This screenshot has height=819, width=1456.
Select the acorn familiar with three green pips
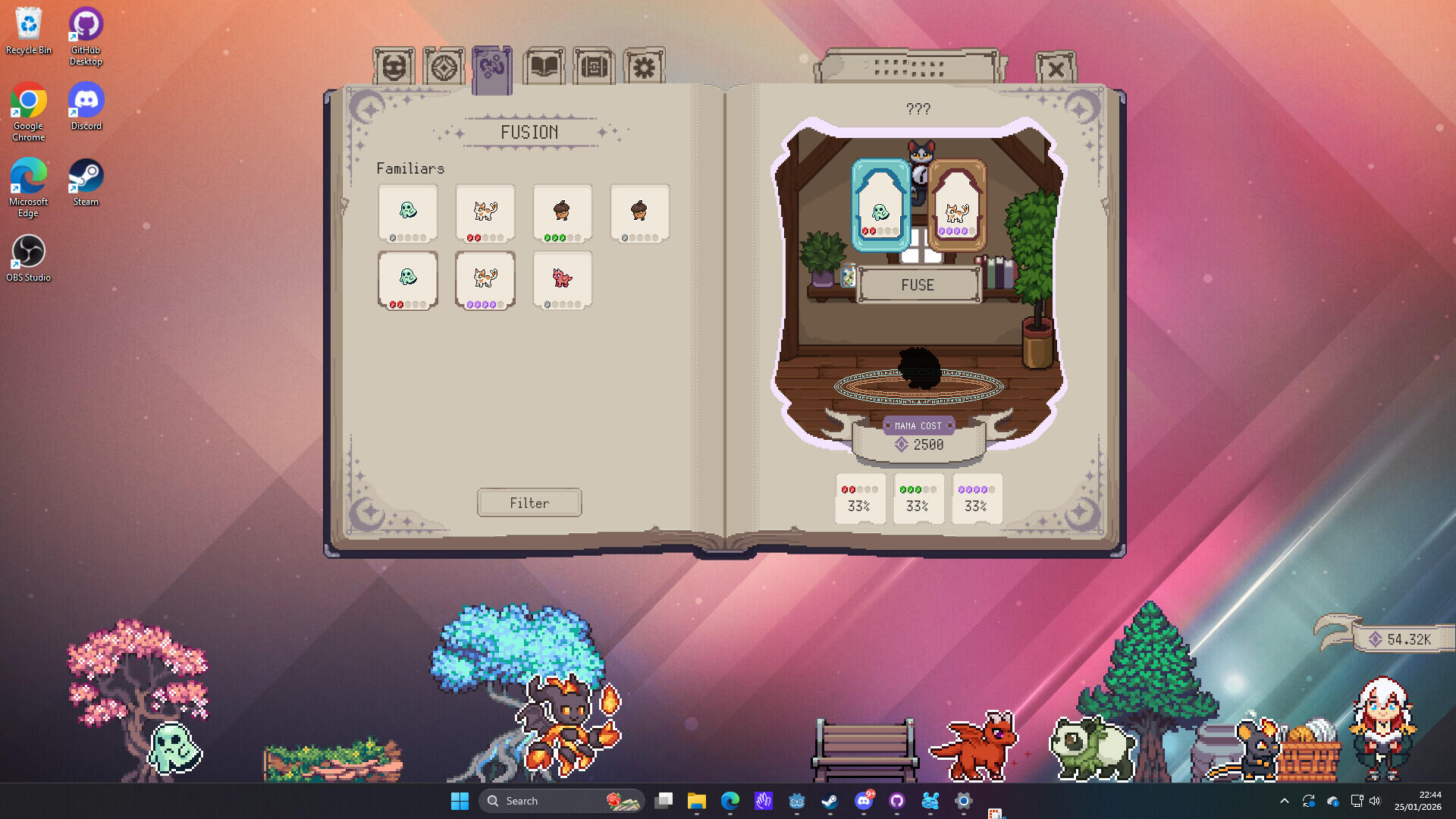pyautogui.click(x=563, y=213)
